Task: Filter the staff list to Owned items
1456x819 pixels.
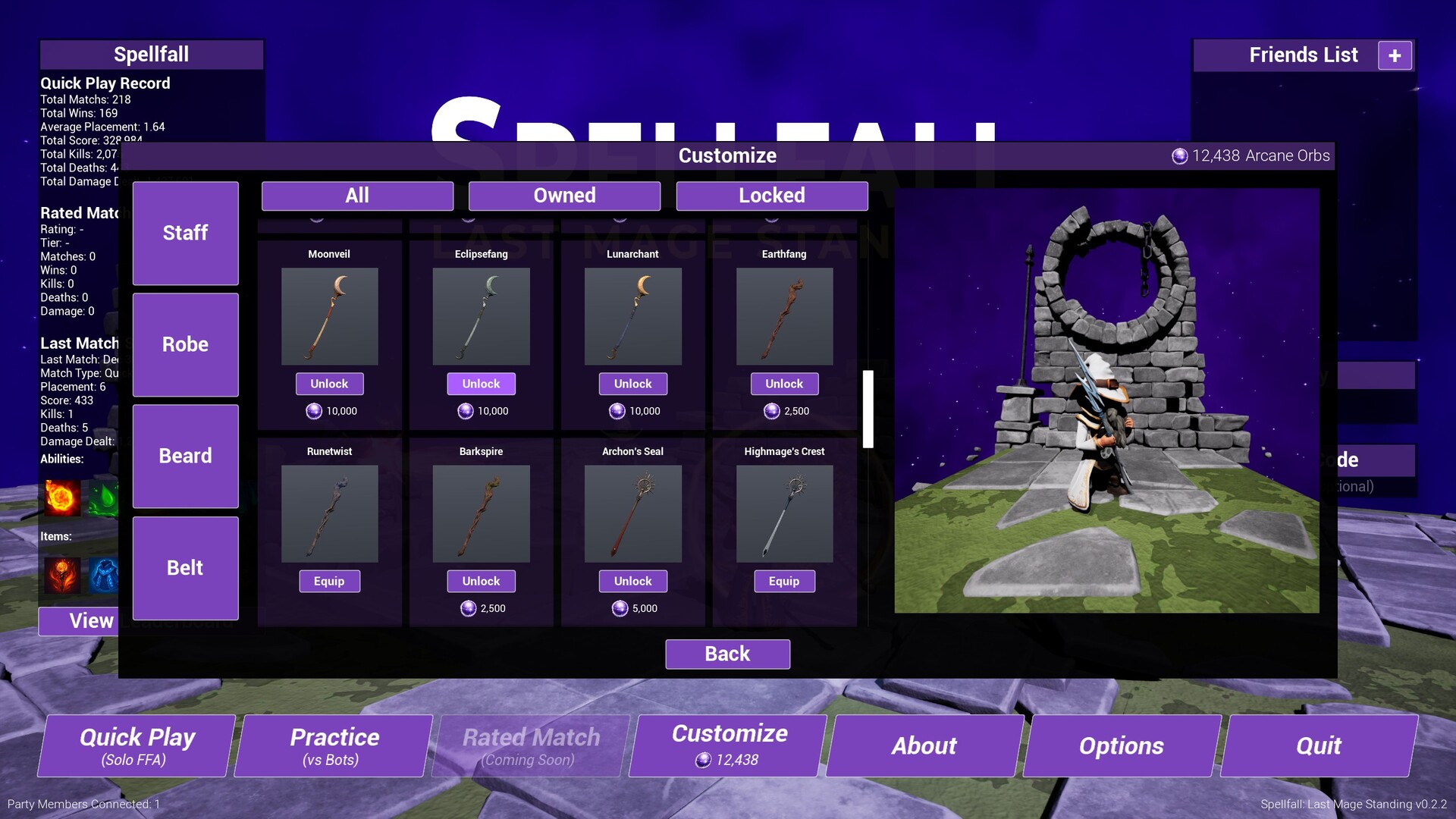Action: tap(564, 196)
